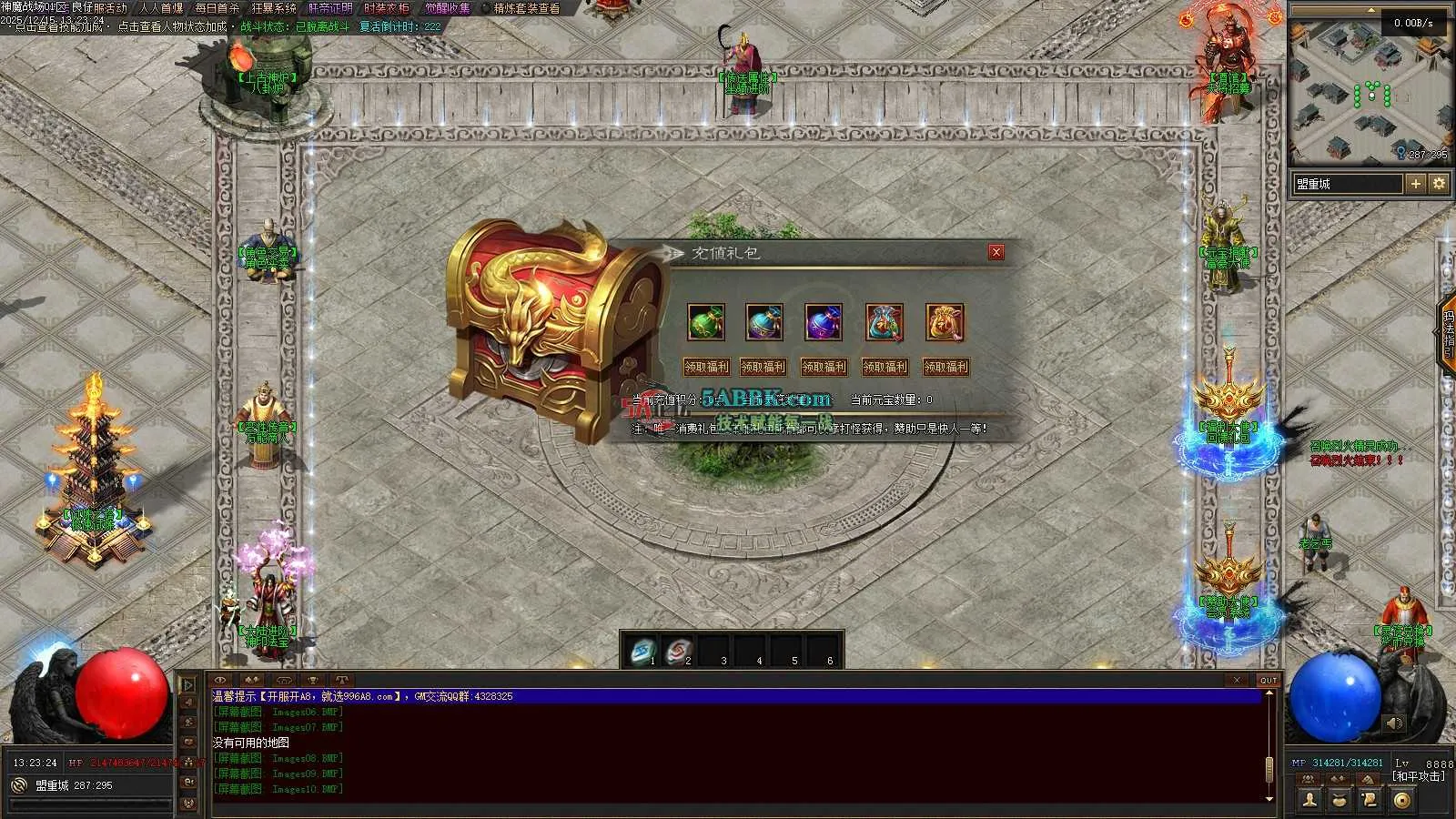Open the 时装衣柜 wardrobe menu
1456x819 pixels.
pyautogui.click(x=387, y=8)
